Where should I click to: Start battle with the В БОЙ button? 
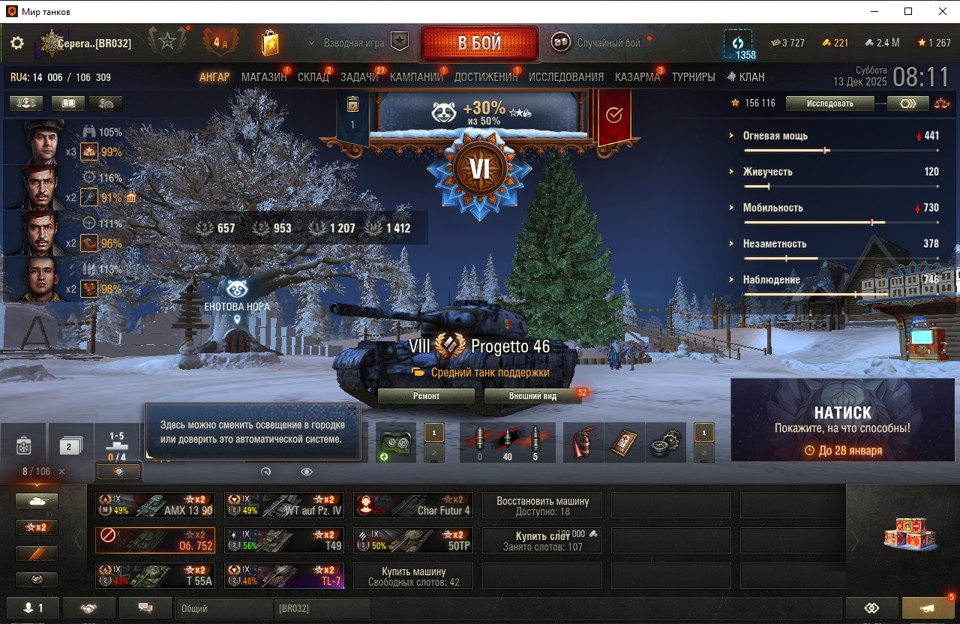pos(479,44)
